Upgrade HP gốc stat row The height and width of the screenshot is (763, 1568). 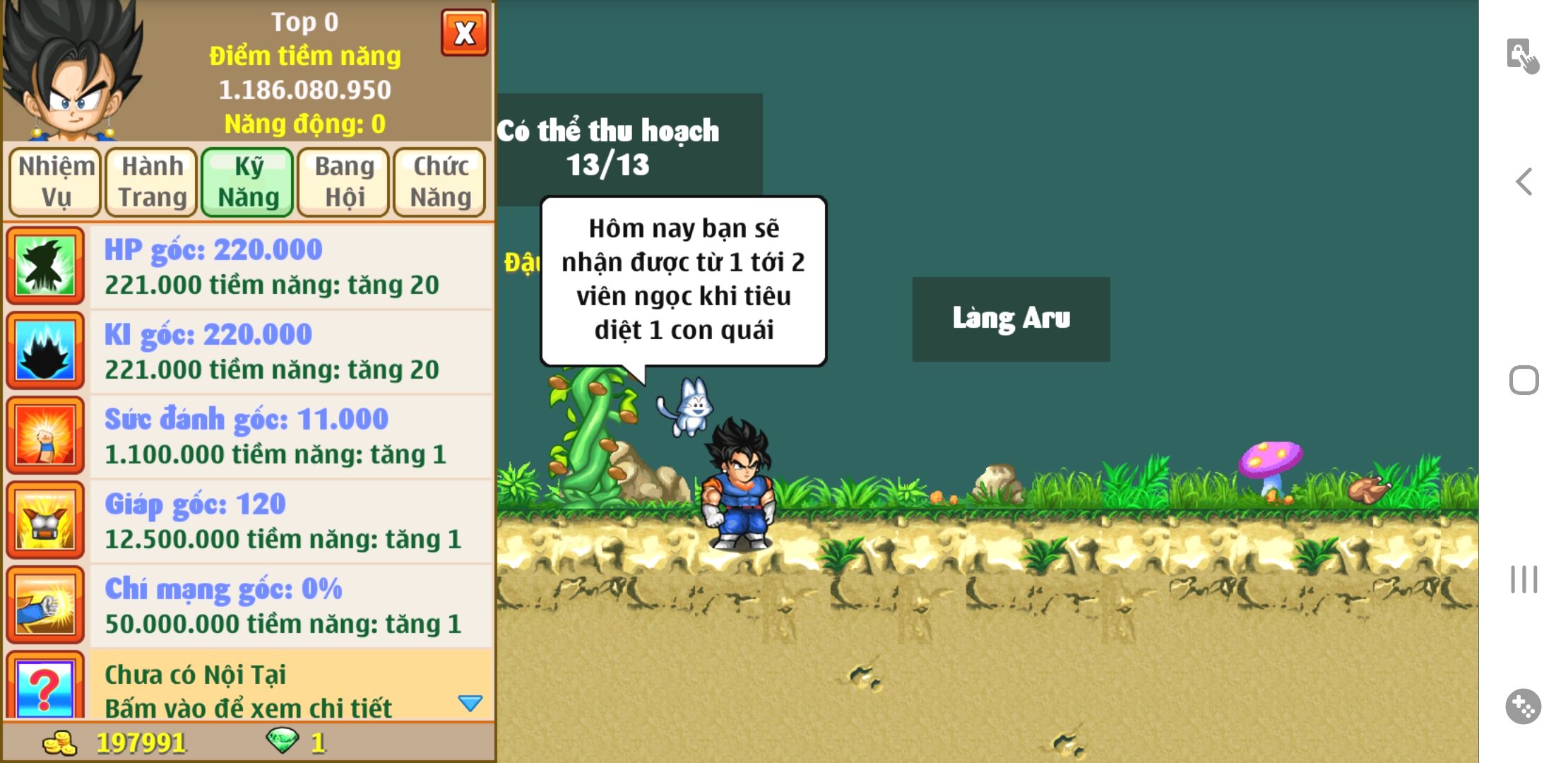pyautogui.click(x=290, y=266)
